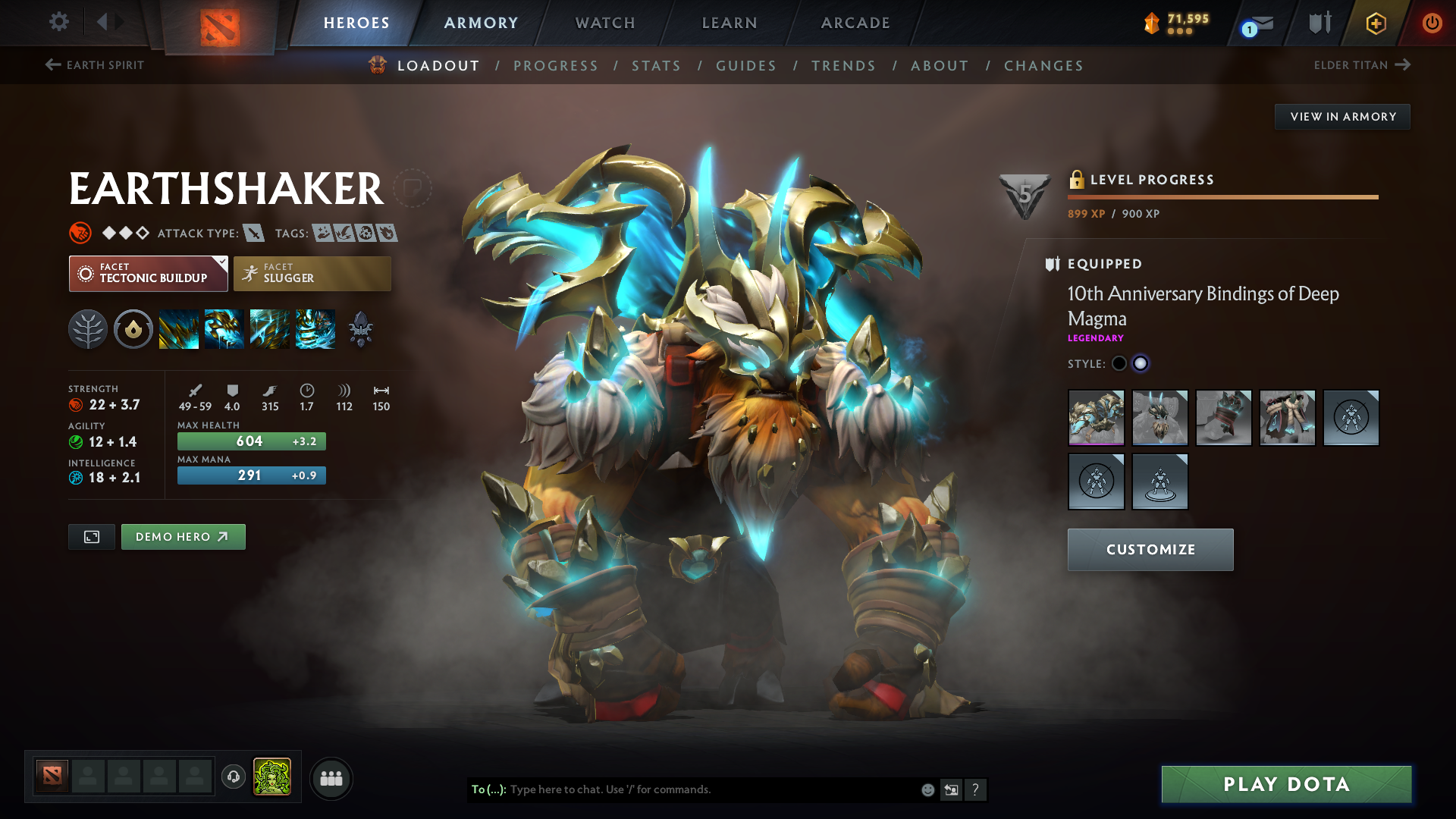1456x819 pixels.
Task: Open the talent tree icon
Action: click(x=88, y=328)
